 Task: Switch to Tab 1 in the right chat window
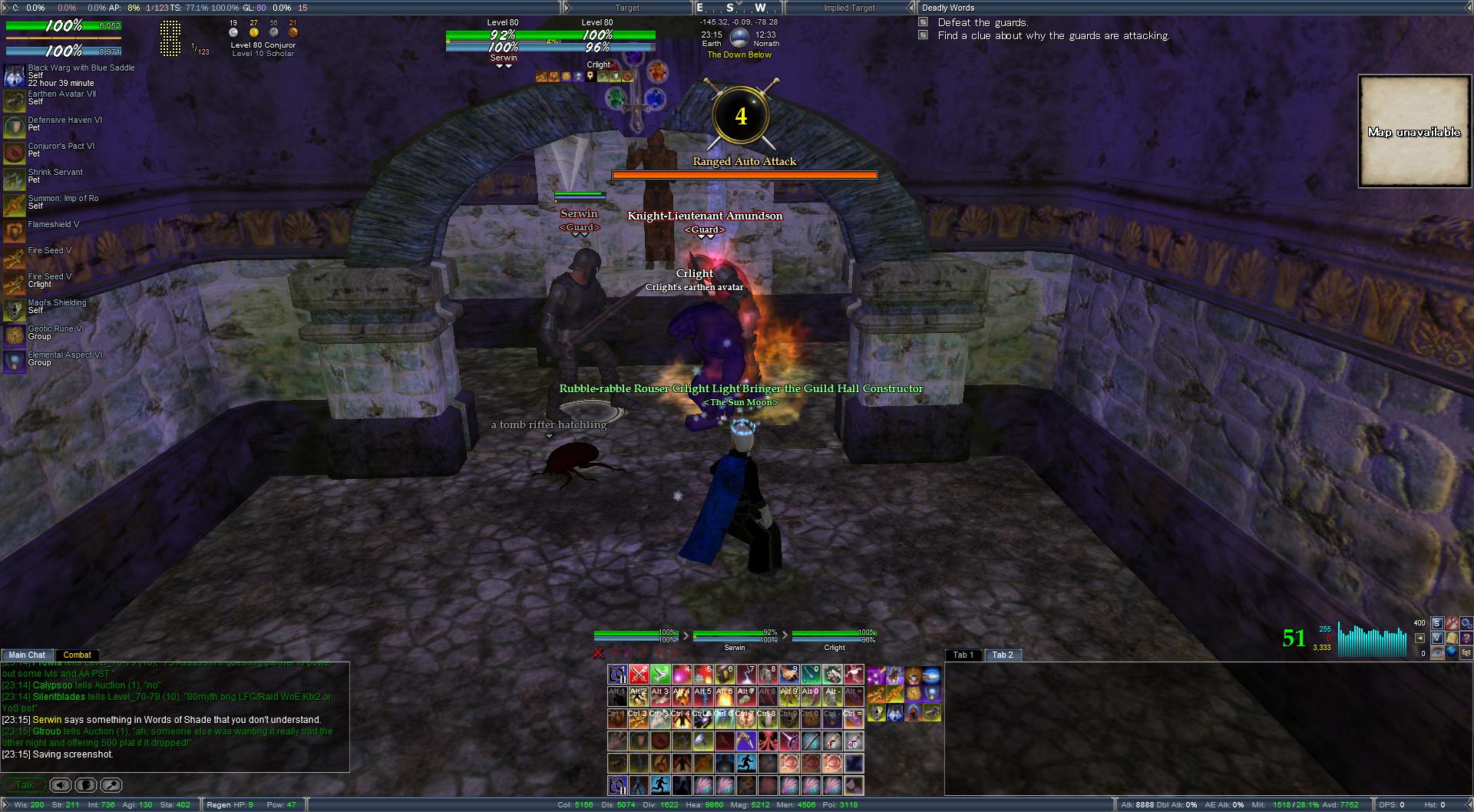tap(963, 655)
